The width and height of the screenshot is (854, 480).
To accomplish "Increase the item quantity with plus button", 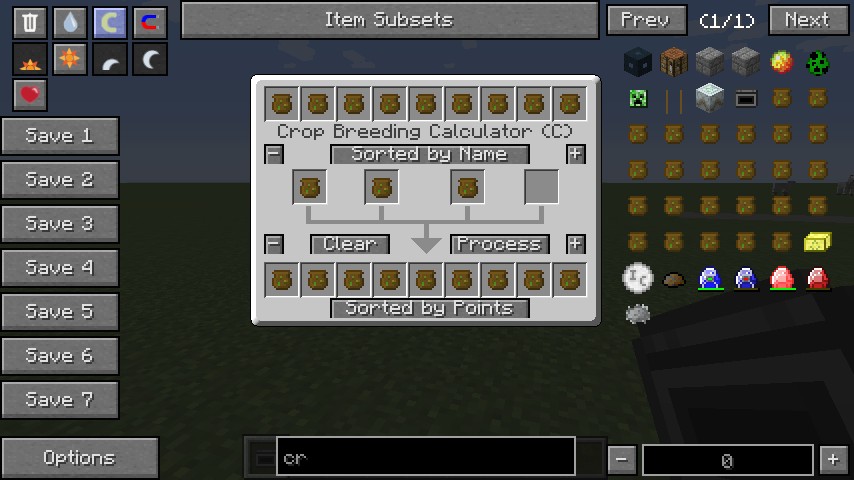I will click(832, 460).
